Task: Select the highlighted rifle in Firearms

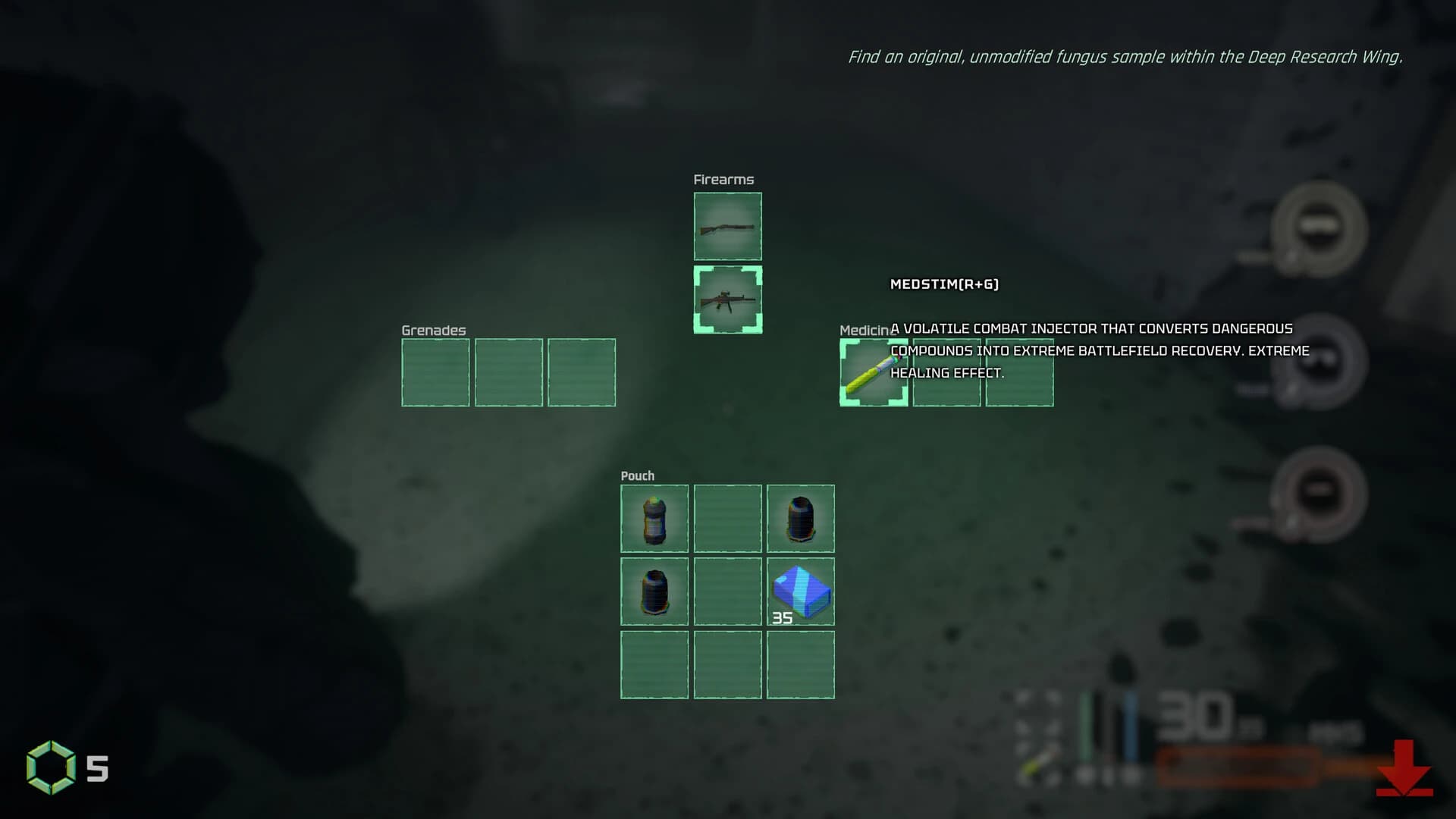Action: pyautogui.click(x=727, y=299)
